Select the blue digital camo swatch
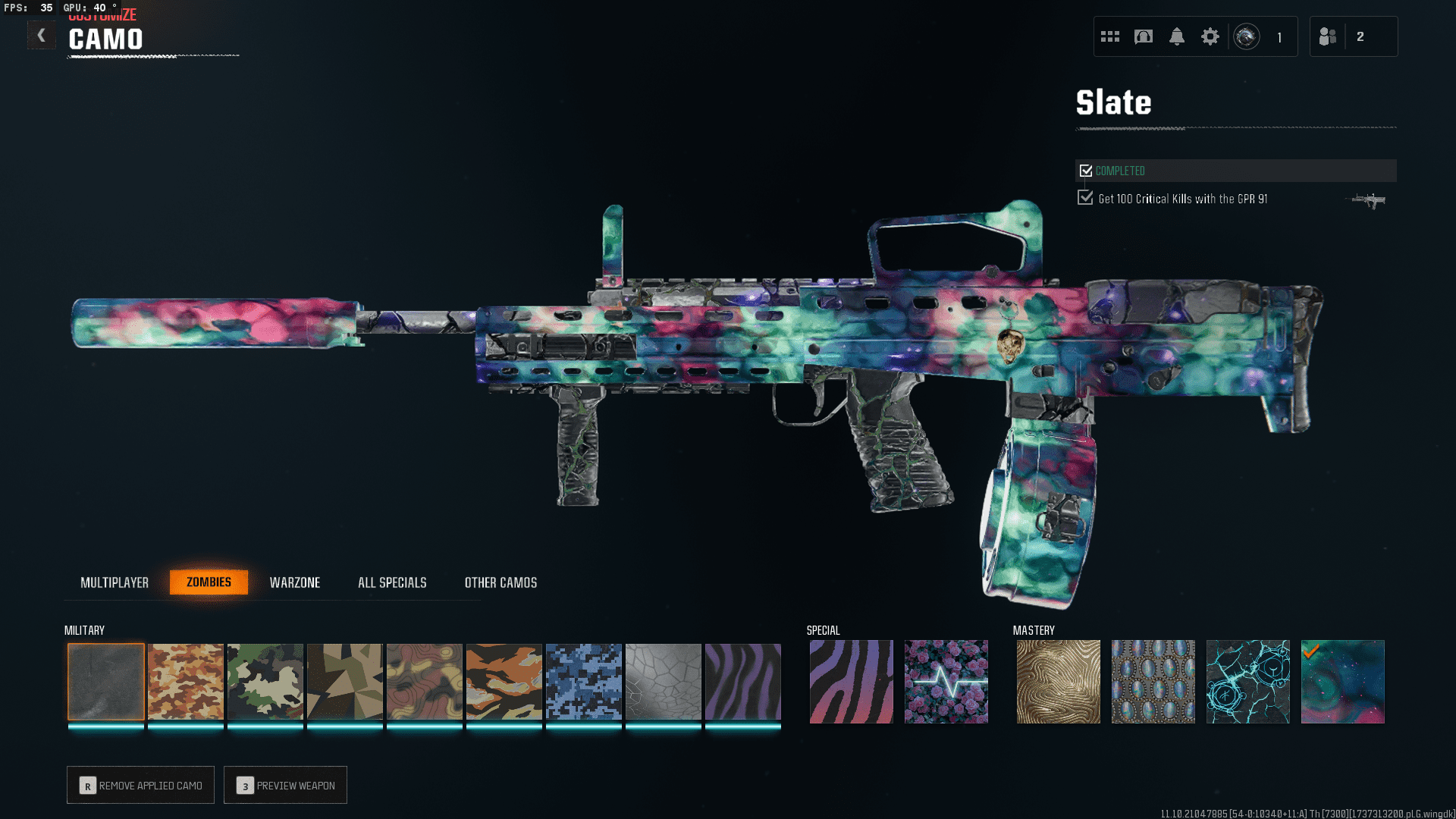1456x819 pixels. point(584,682)
